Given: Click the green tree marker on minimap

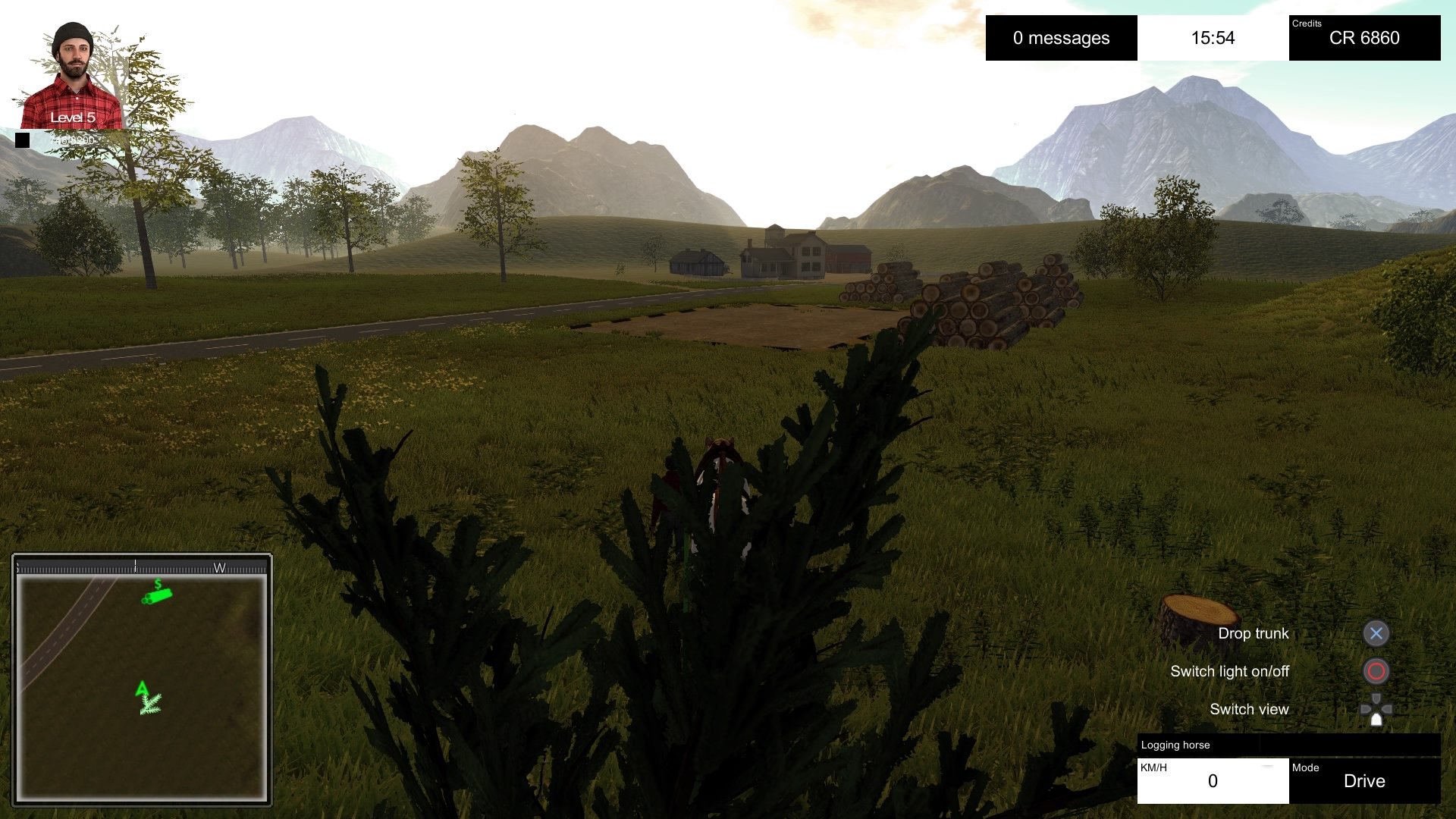Looking at the screenshot, I should [x=149, y=703].
